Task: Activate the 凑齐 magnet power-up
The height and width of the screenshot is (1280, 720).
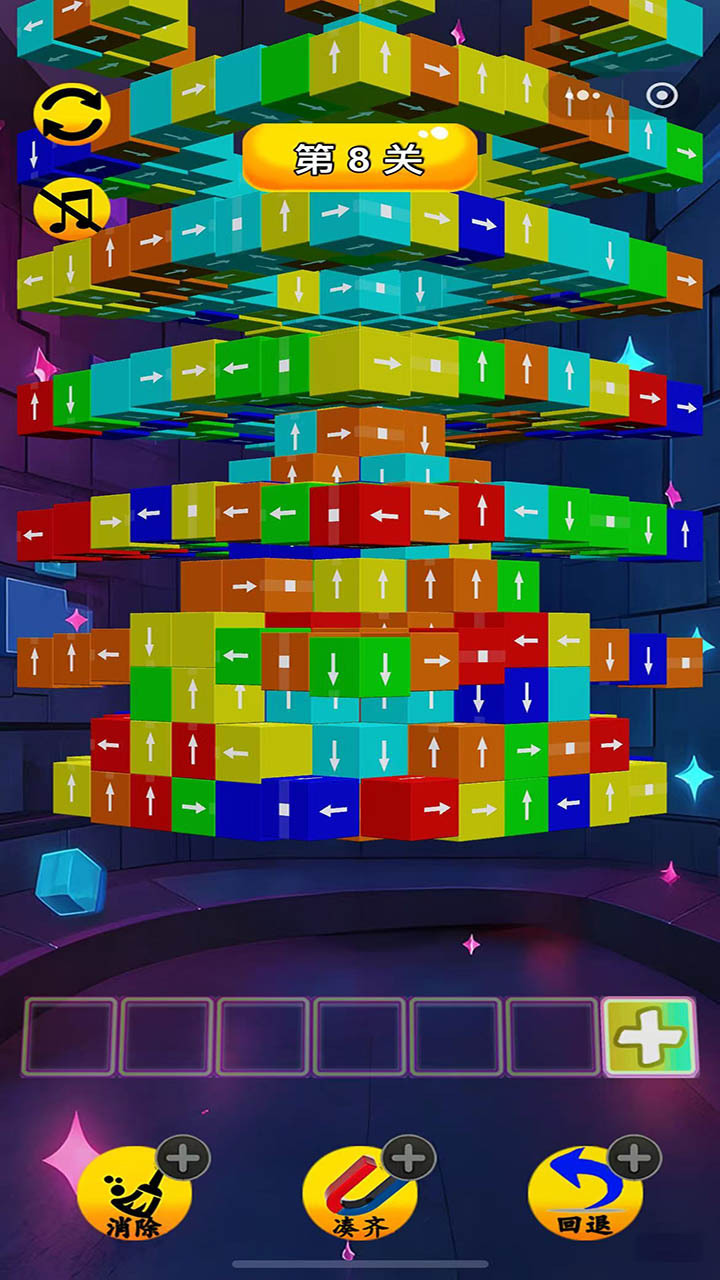Action: pyautogui.click(x=360, y=1192)
